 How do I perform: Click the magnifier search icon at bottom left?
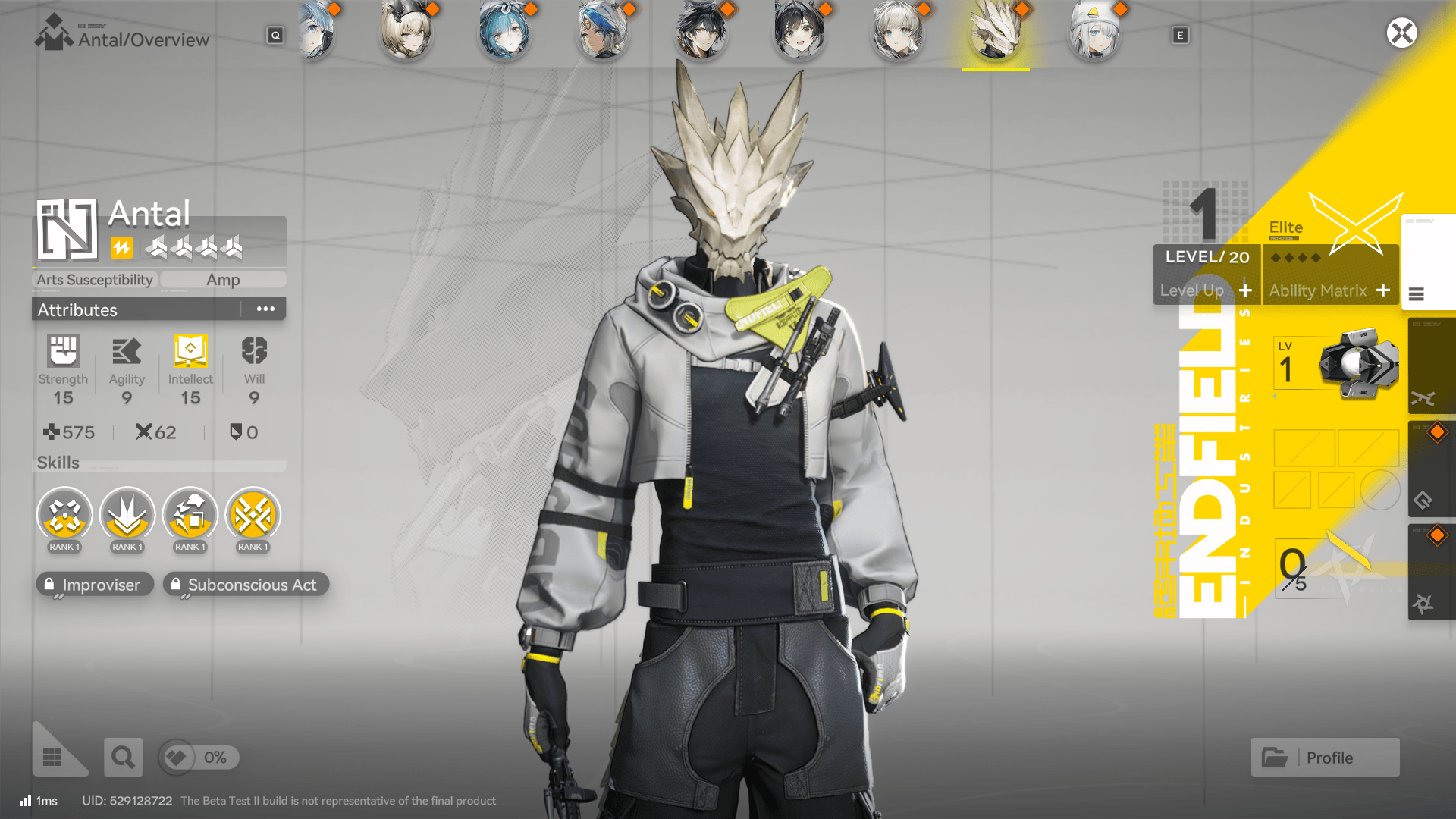pos(123,757)
